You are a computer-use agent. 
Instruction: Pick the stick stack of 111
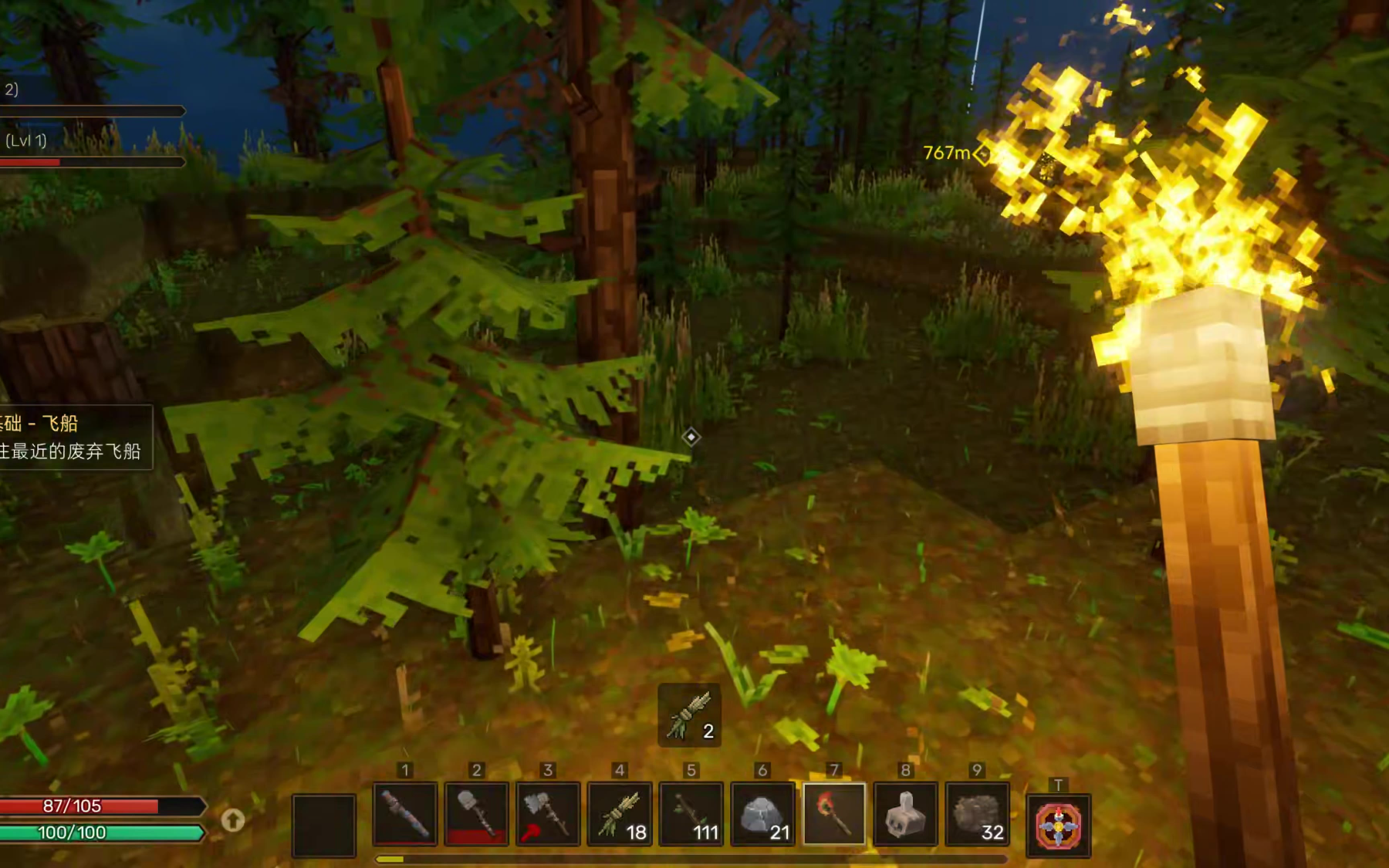click(x=691, y=814)
